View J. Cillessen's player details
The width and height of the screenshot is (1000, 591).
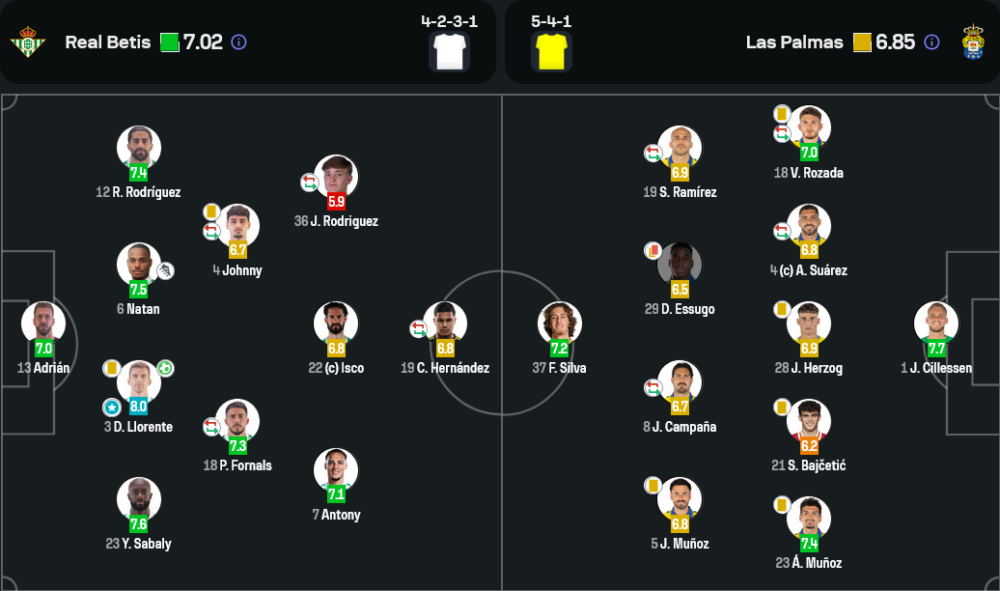936,323
